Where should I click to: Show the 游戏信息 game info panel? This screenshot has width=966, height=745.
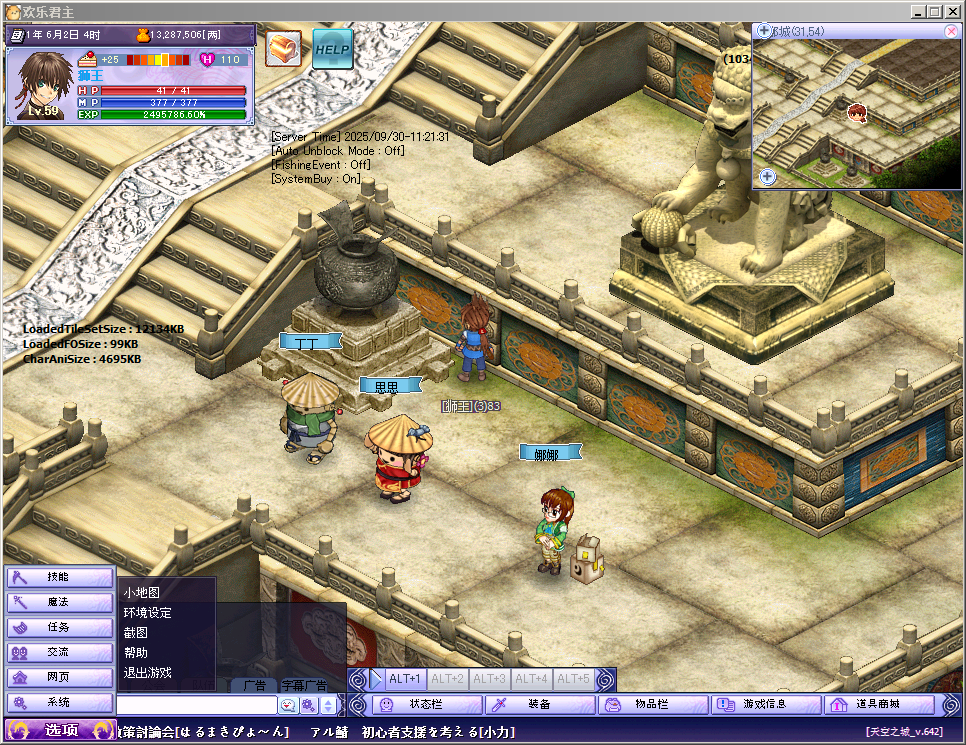click(x=766, y=704)
